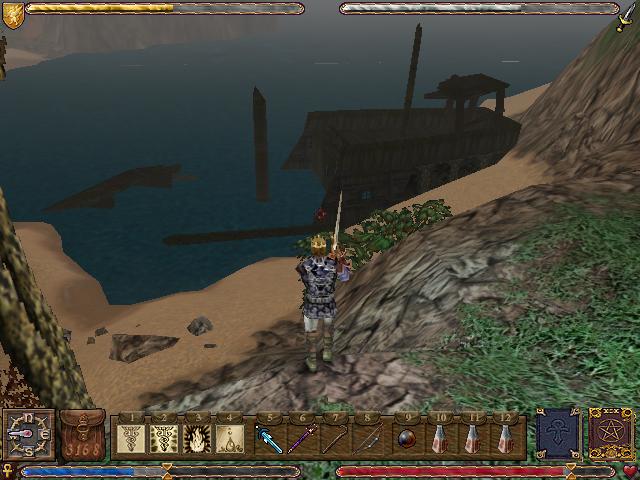Open the blue ankh journal book
Image resolution: width=640 pixels, height=480 pixels.
click(557, 434)
